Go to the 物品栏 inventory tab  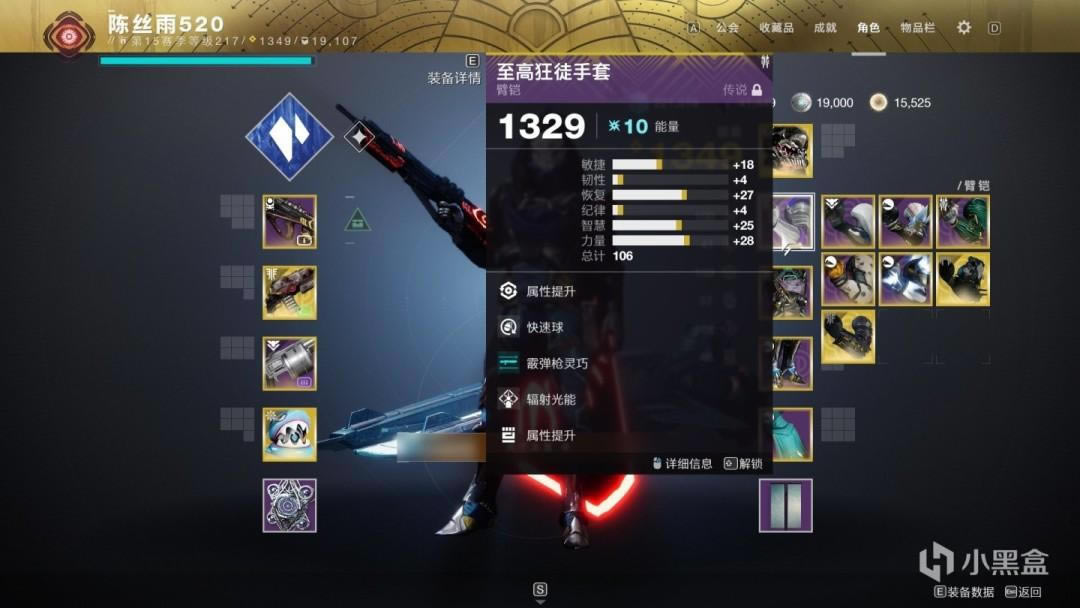[x=917, y=28]
